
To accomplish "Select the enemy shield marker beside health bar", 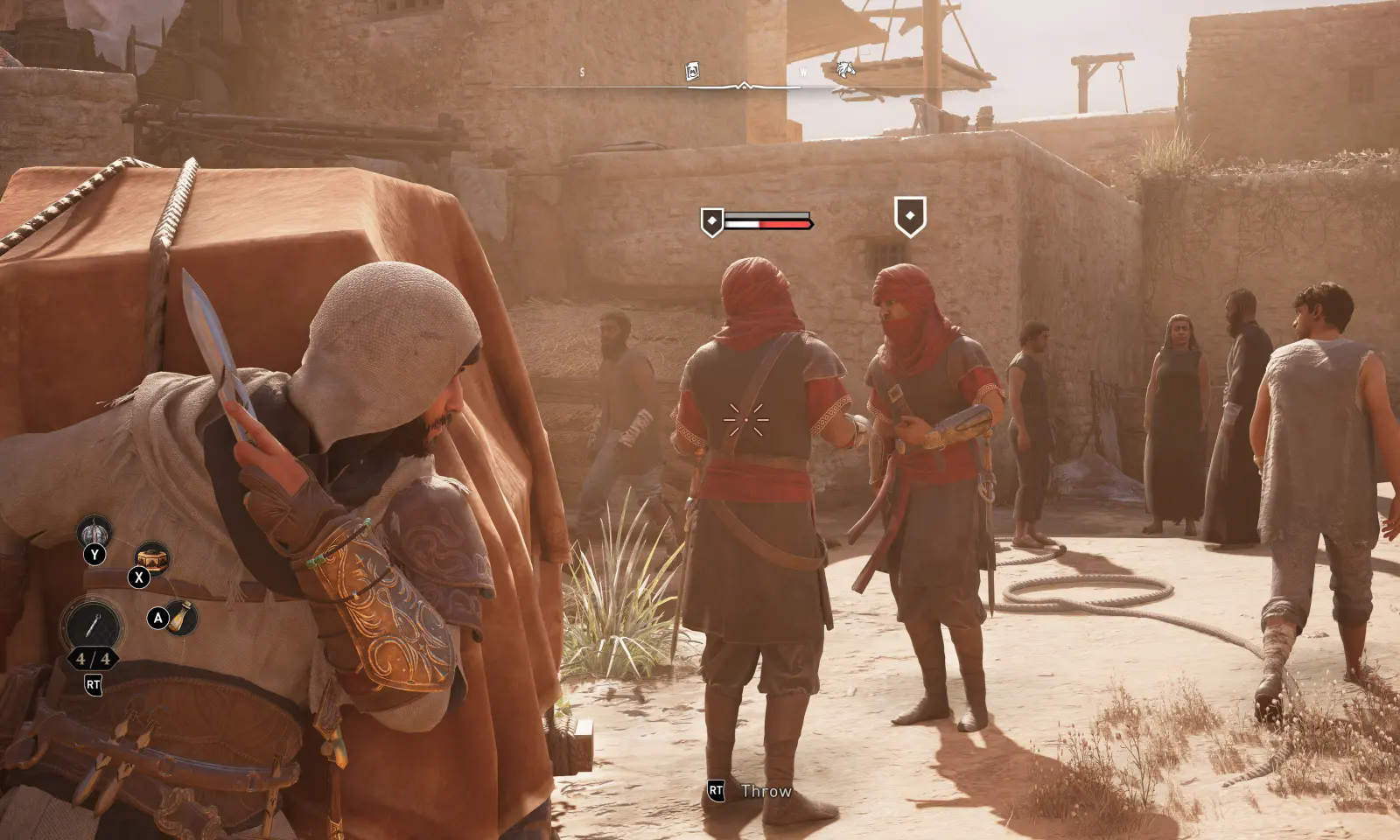I will click(x=712, y=222).
